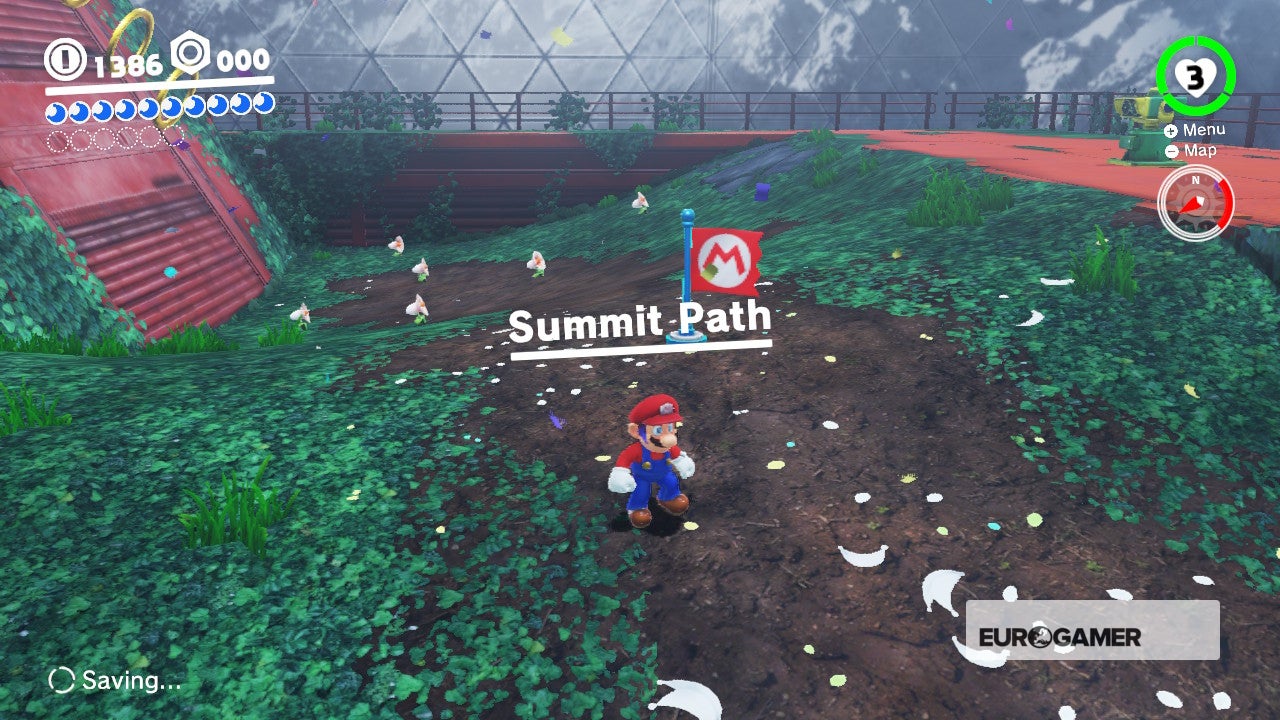Open the Map option
Image resolution: width=1280 pixels, height=720 pixels.
(1201, 151)
